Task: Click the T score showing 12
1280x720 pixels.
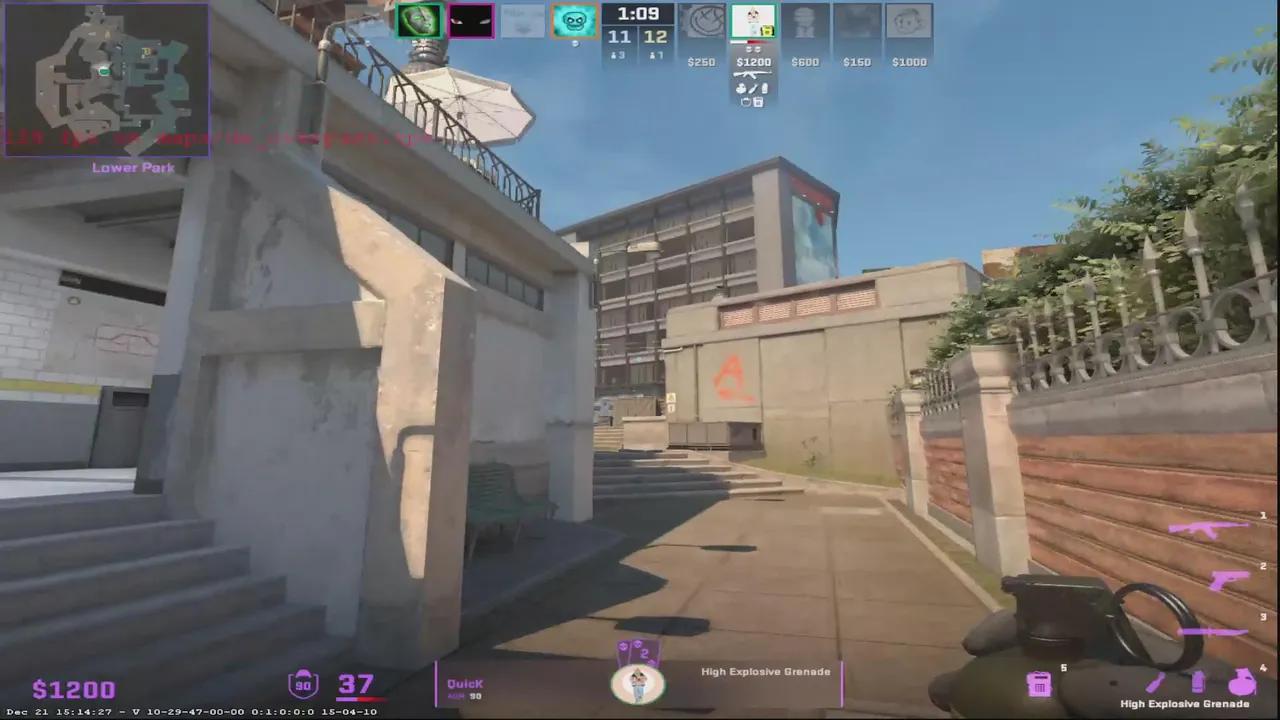Action: coord(657,36)
